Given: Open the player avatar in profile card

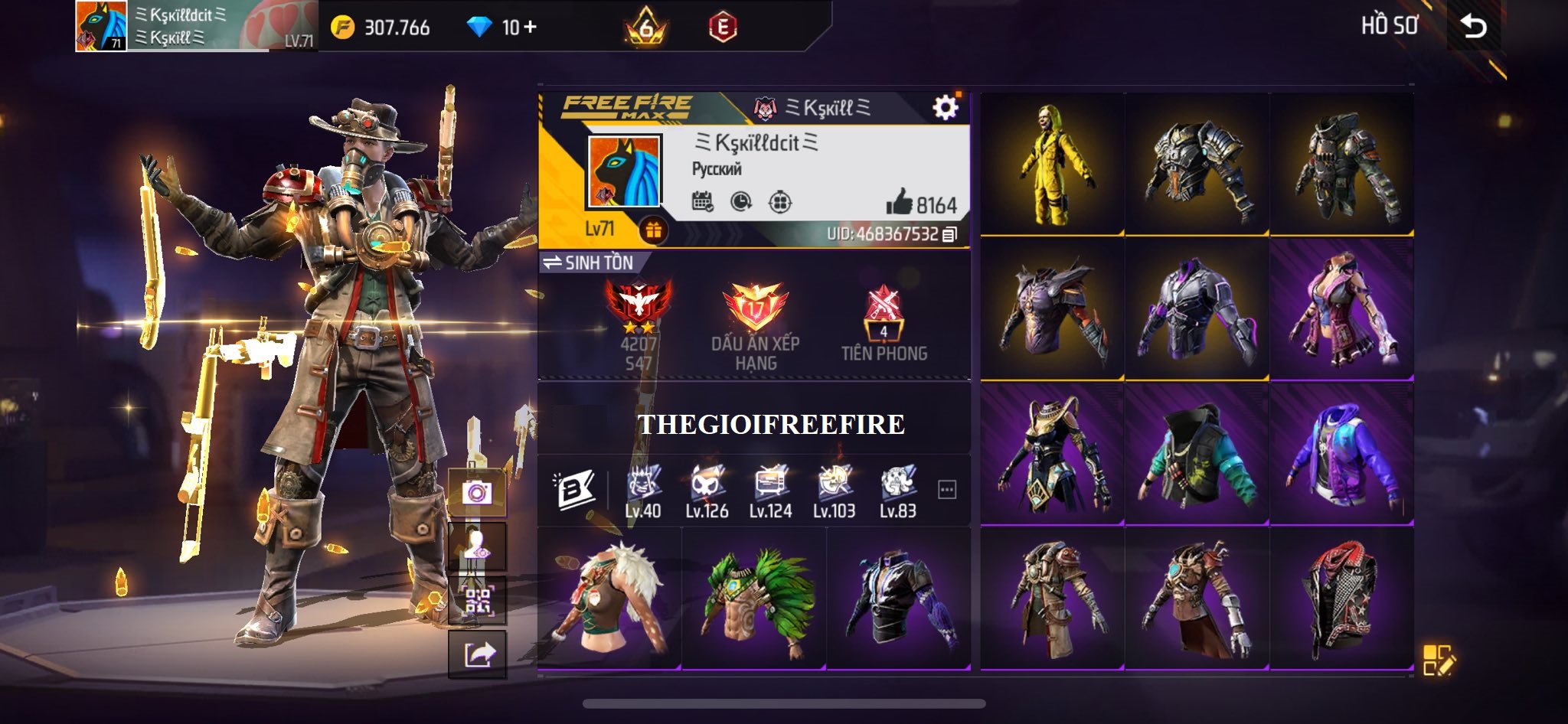Looking at the screenshot, I should pyautogui.click(x=624, y=172).
